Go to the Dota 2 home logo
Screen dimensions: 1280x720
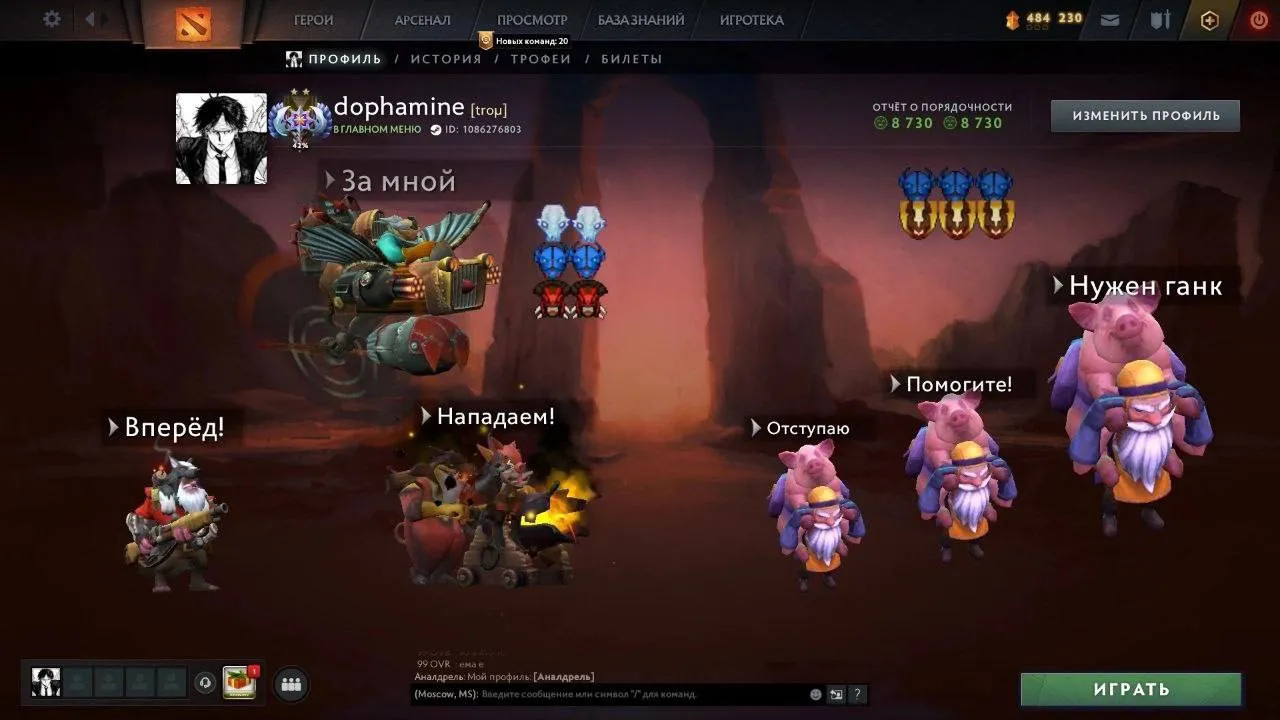pyautogui.click(x=193, y=23)
